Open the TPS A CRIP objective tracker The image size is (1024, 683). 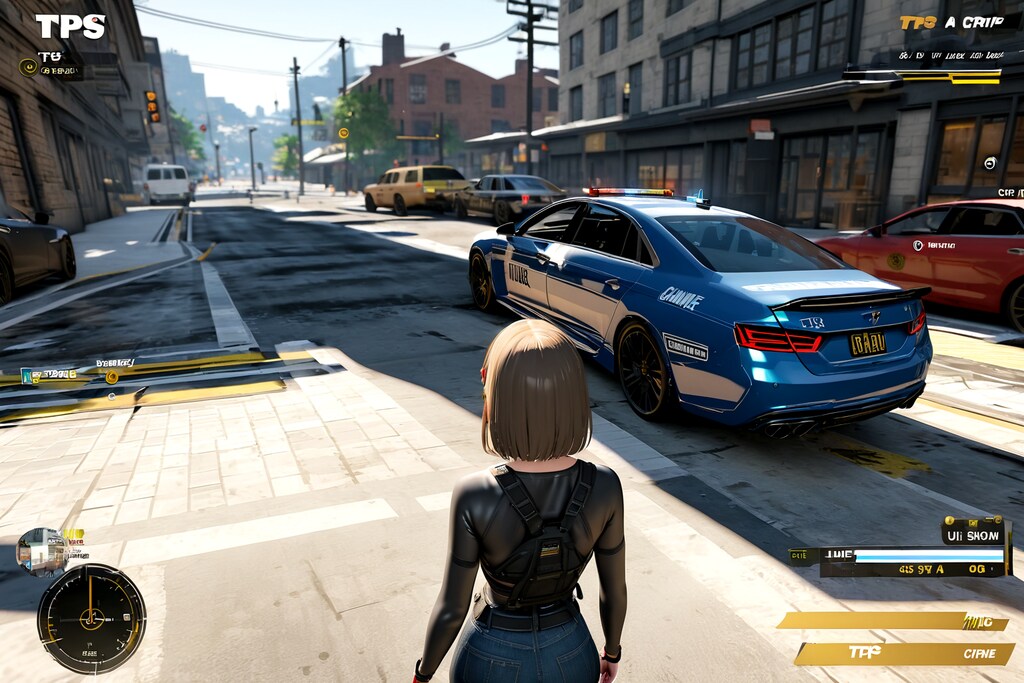950,22
